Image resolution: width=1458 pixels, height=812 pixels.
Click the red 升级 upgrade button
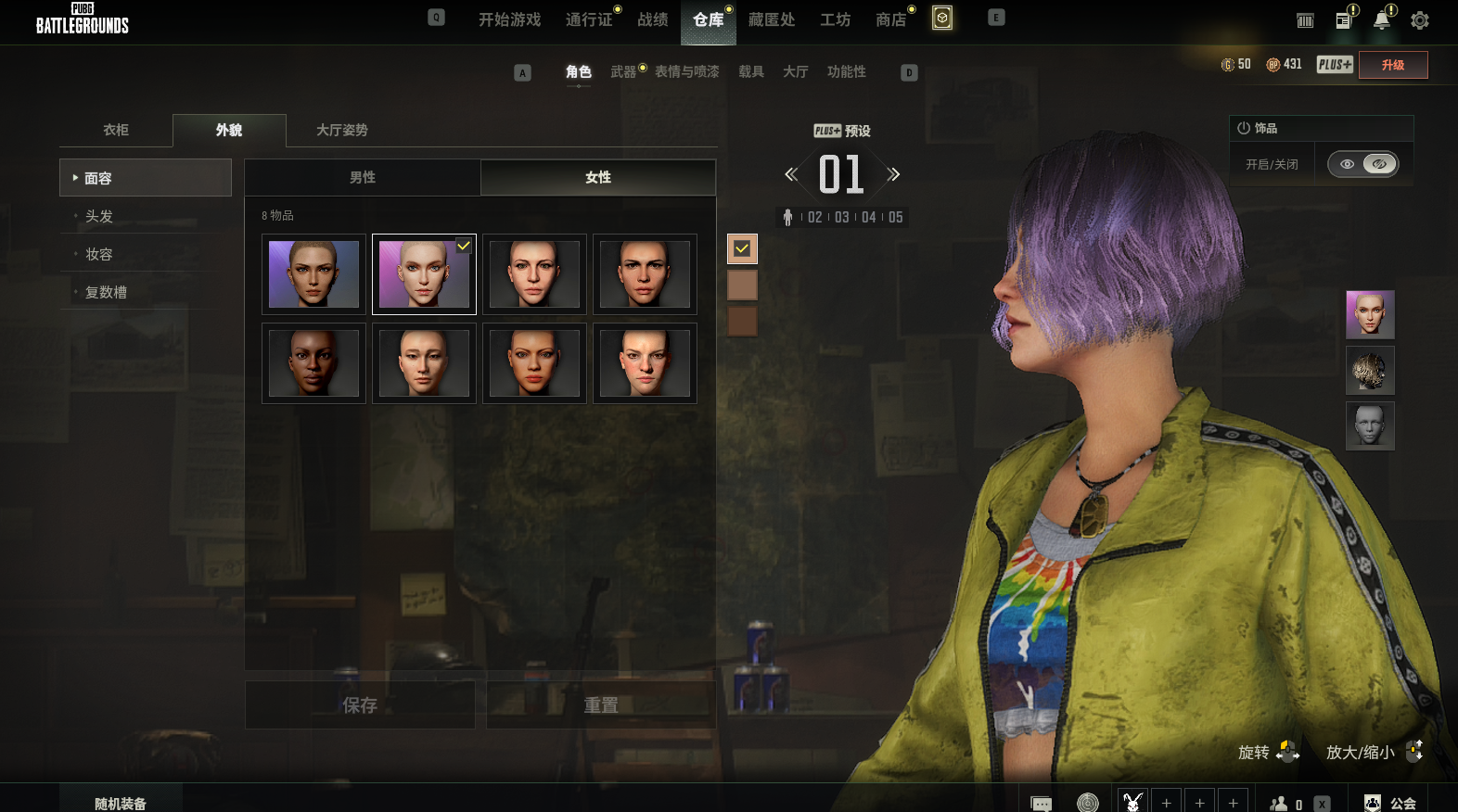(x=1392, y=65)
